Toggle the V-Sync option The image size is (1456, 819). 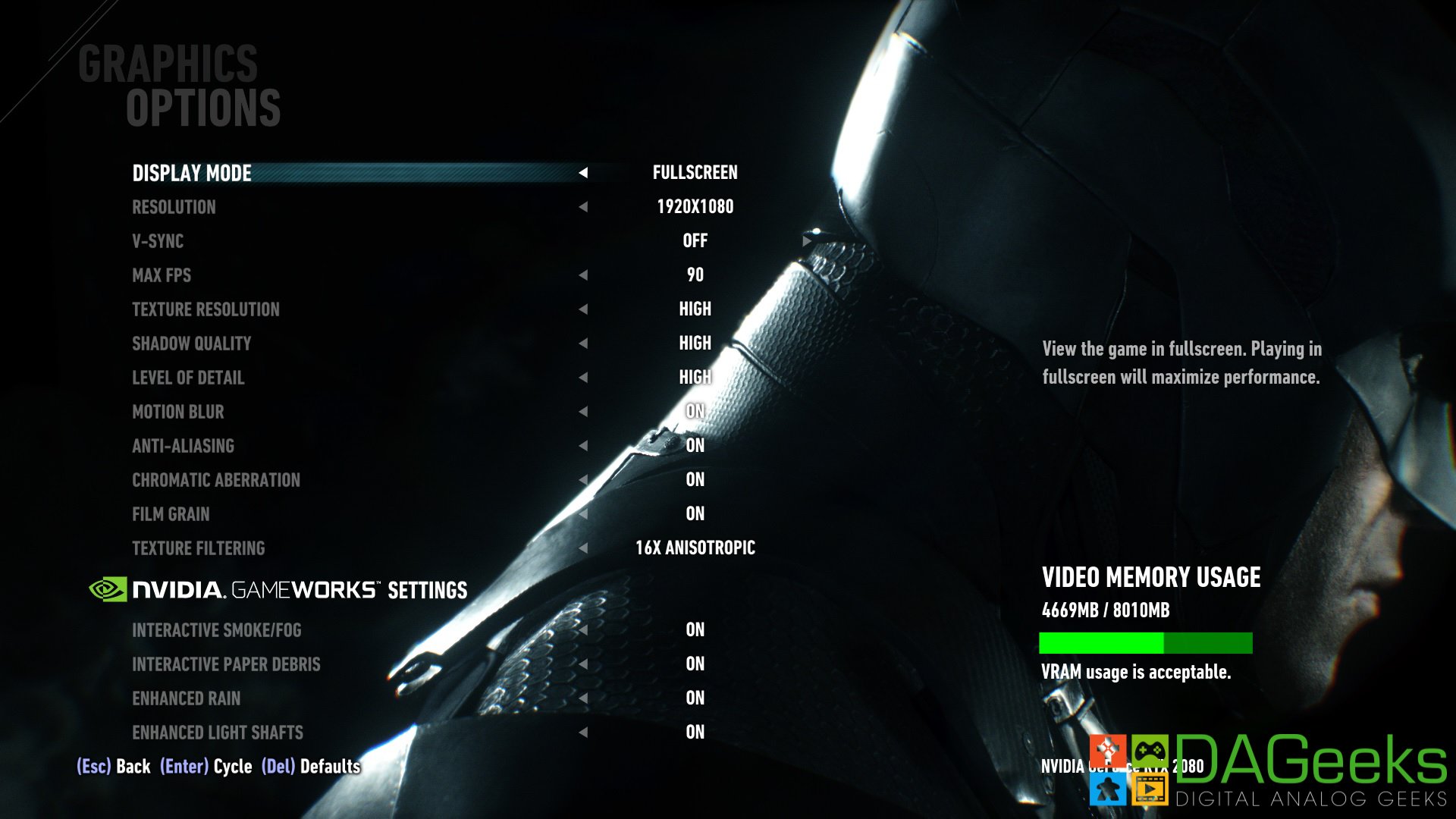click(158, 241)
